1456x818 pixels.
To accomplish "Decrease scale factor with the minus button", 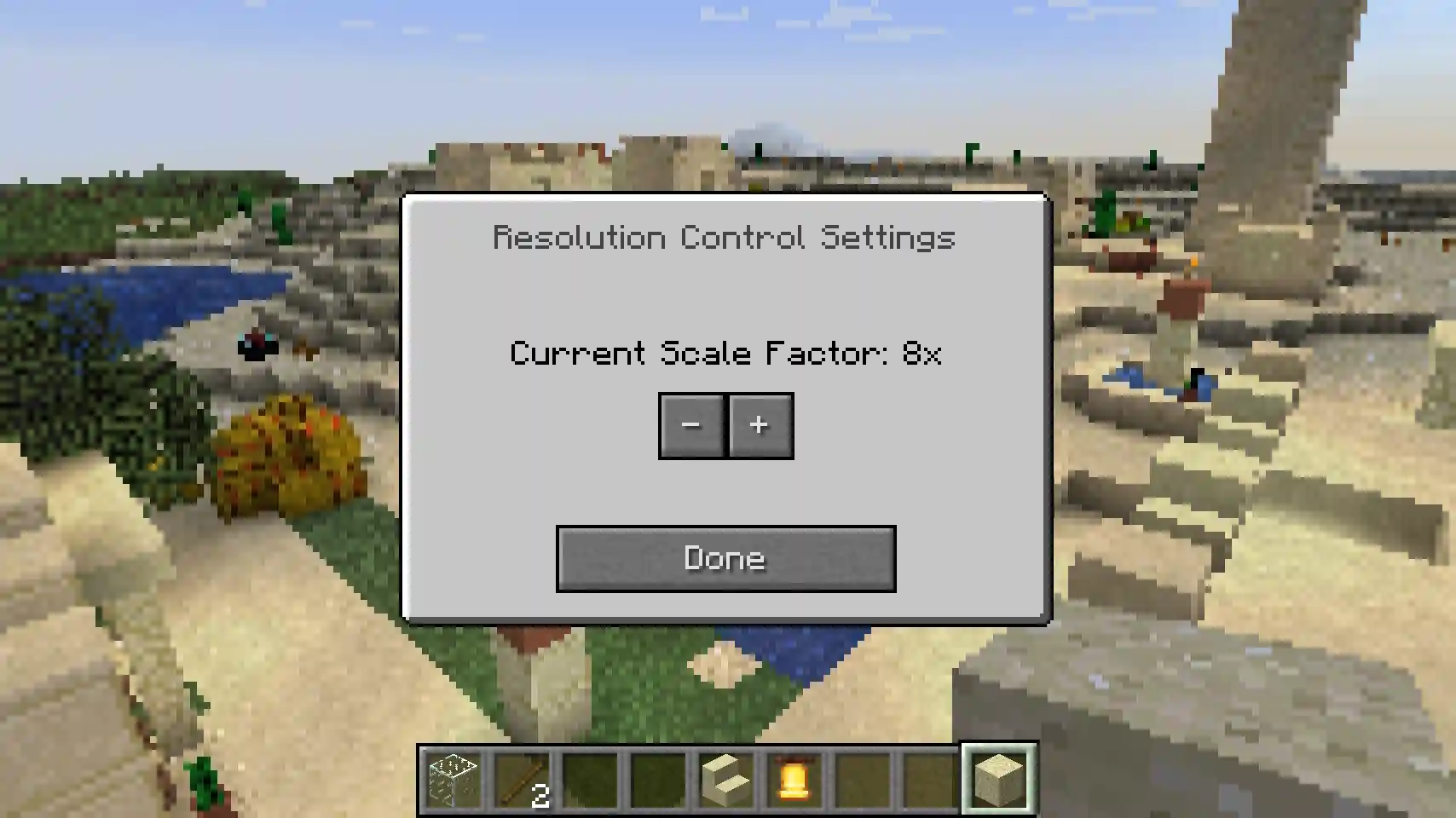I will point(691,425).
